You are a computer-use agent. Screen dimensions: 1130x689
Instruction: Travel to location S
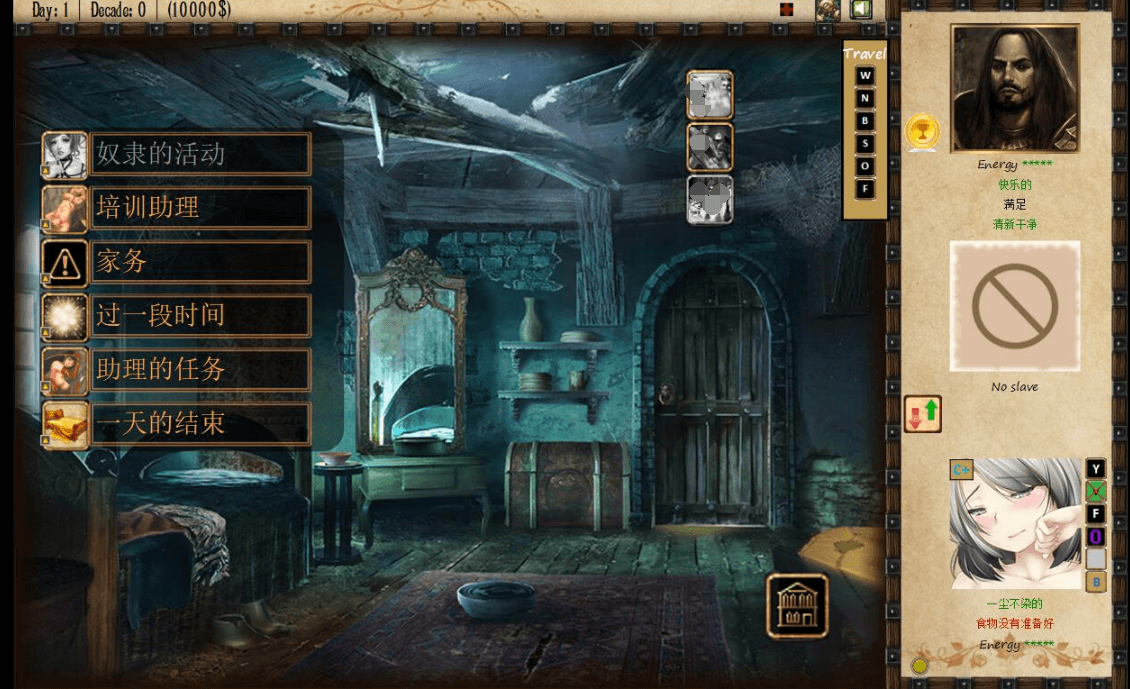pyautogui.click(x=865, y=143)
